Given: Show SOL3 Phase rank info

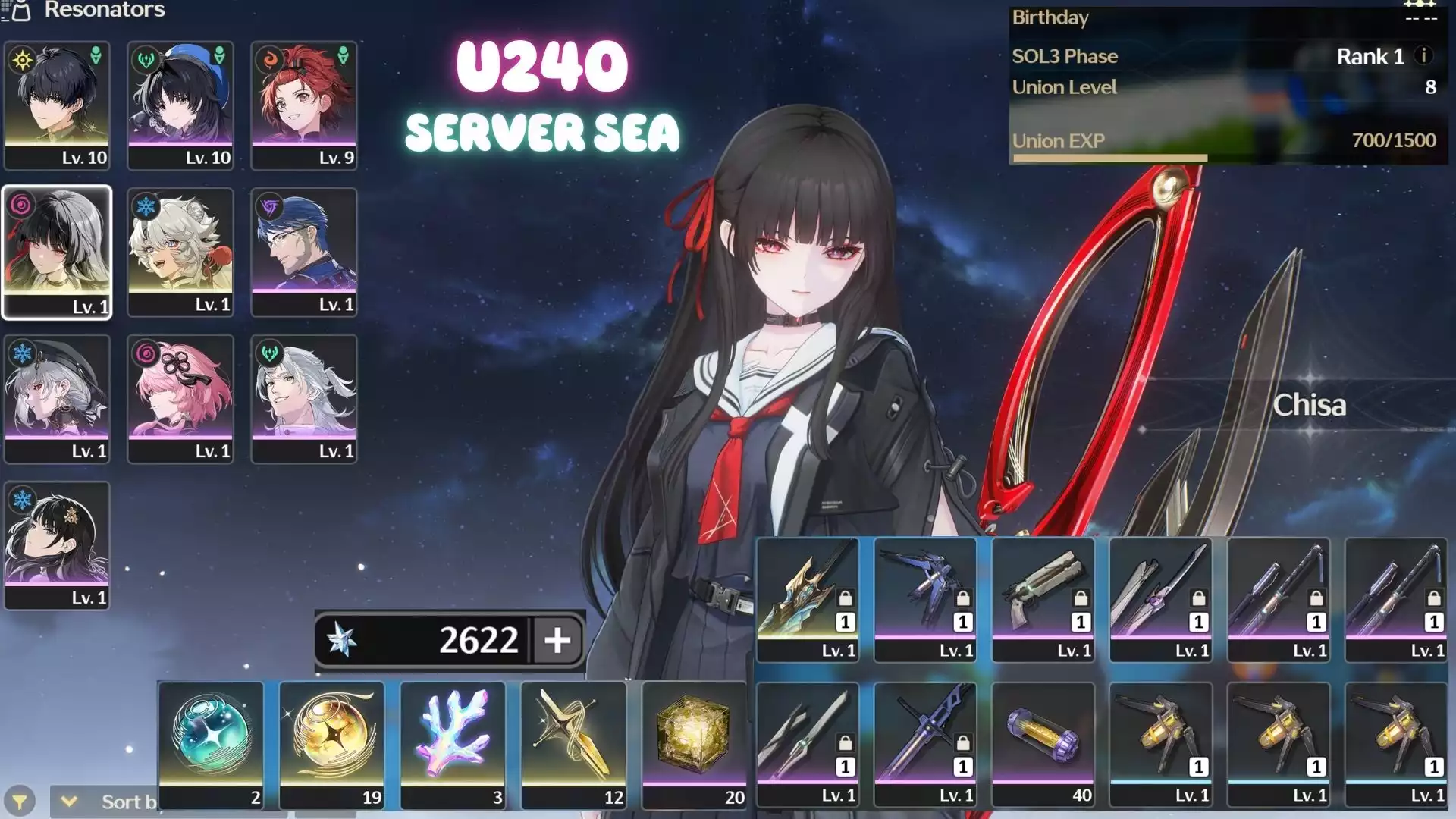Looking at the screenshot, I should 1423,55.
